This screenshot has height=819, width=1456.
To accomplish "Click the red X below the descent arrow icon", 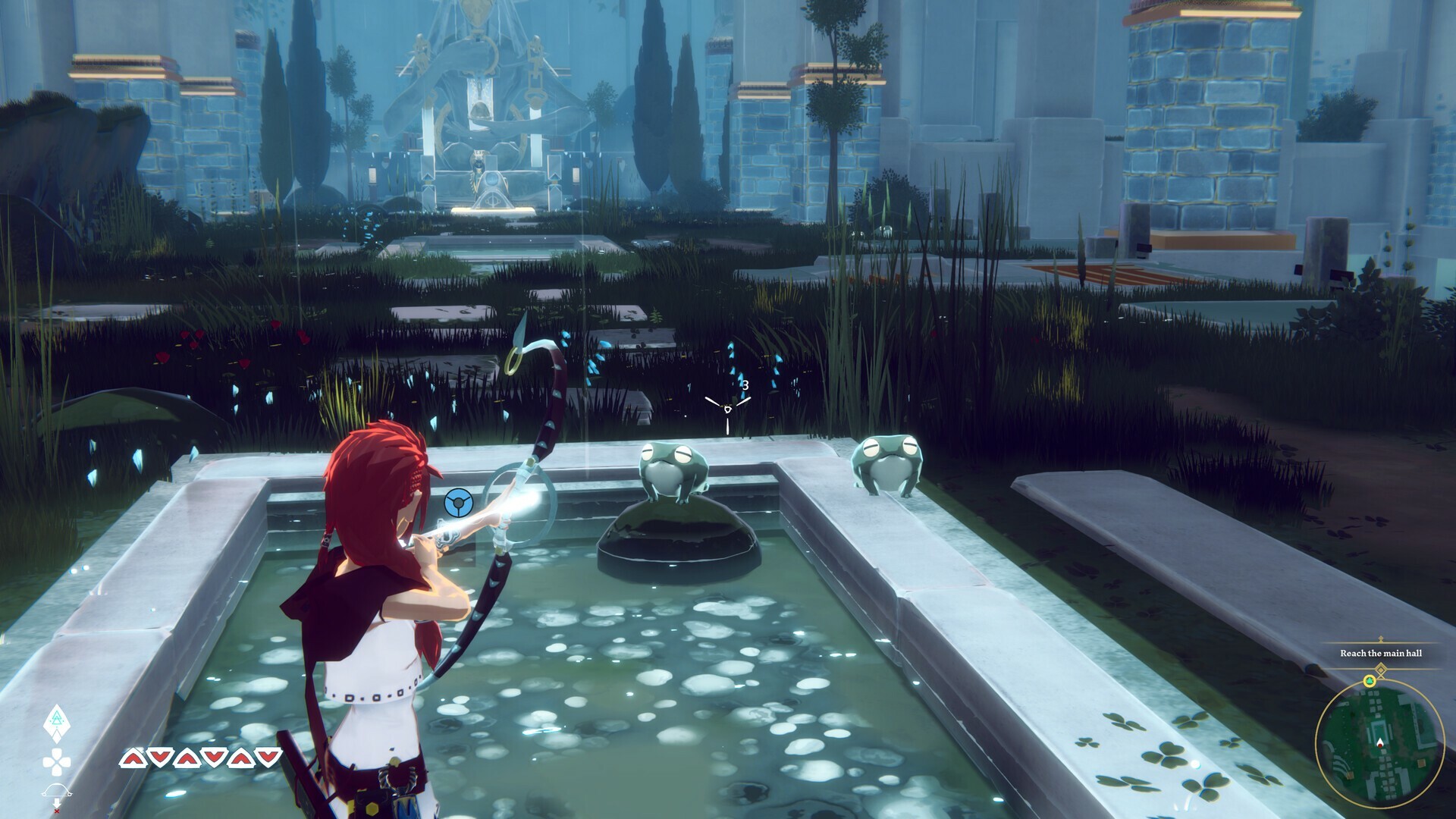I will coord(57,810).
